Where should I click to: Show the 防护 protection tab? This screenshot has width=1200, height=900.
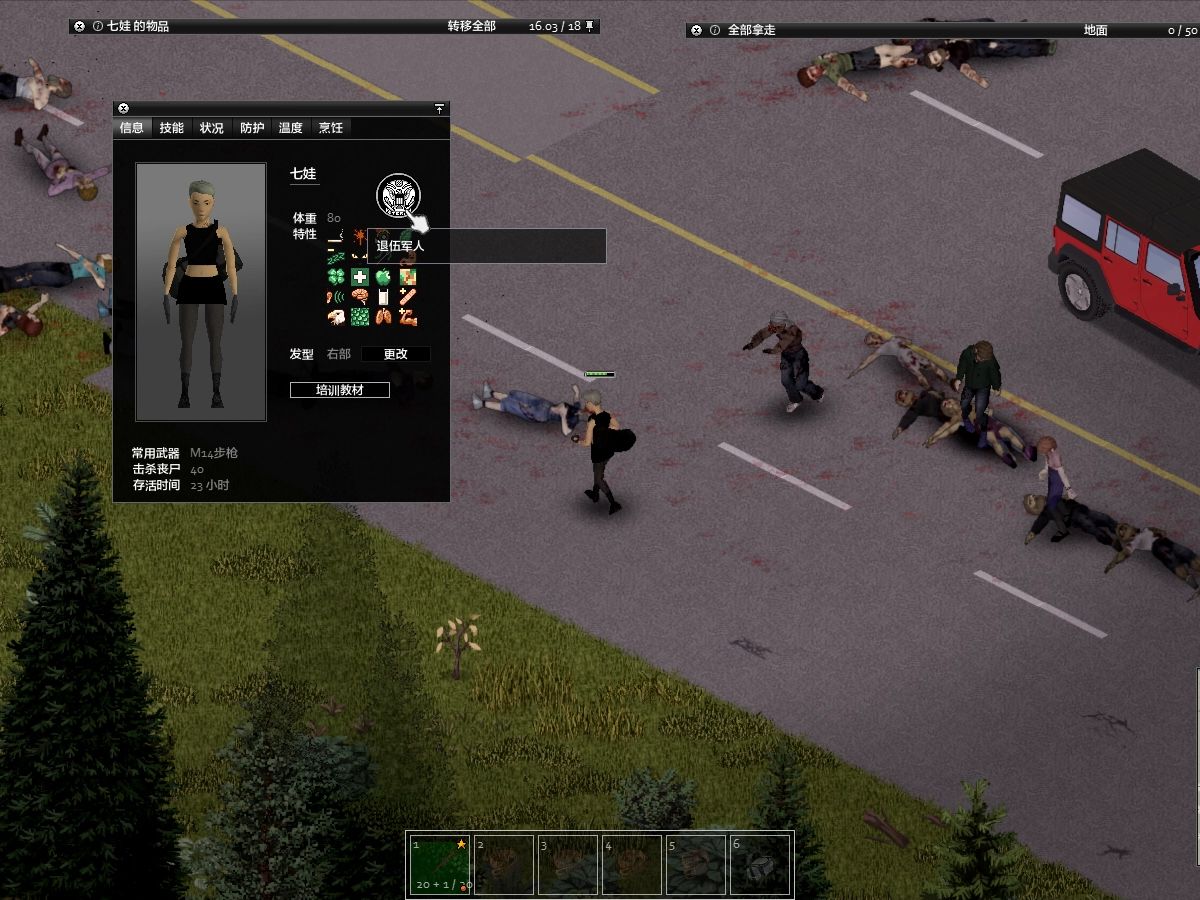pyautogui.click(x=252, y=128)
